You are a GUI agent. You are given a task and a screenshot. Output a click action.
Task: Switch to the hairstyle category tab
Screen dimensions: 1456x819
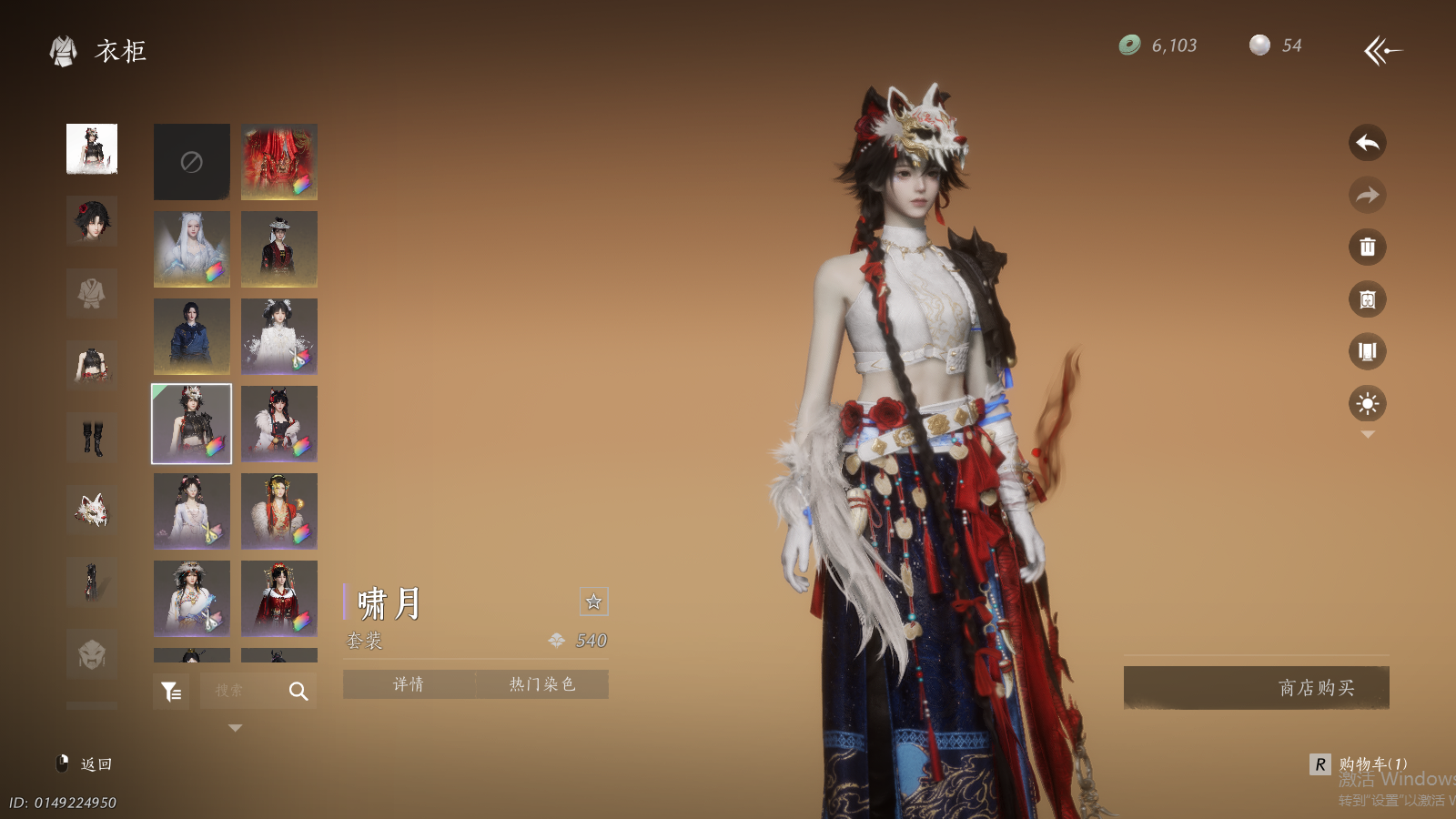pos(92,220)
